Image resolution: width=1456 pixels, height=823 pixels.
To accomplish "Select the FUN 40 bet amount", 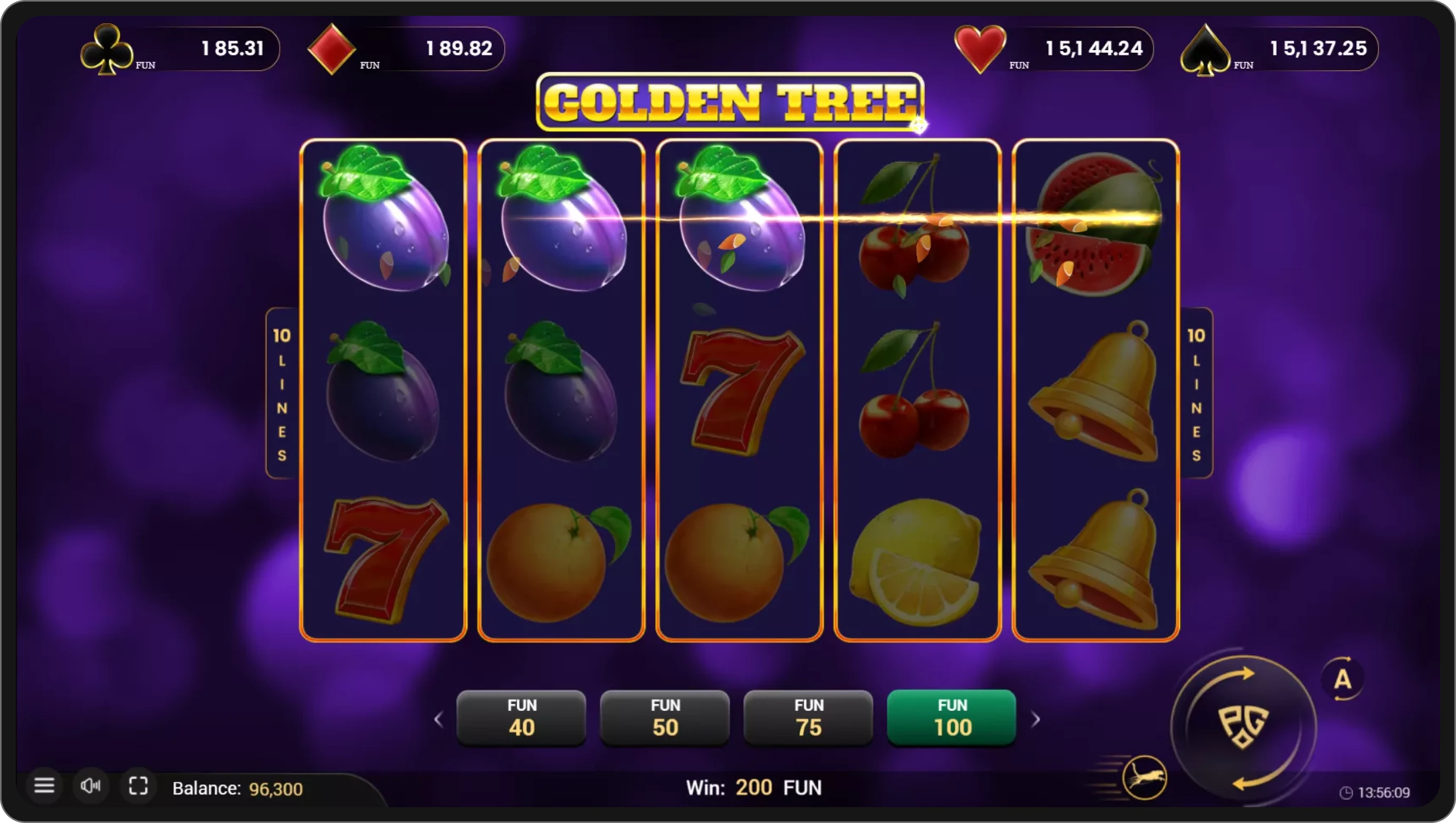I will (x=521, y=718).
